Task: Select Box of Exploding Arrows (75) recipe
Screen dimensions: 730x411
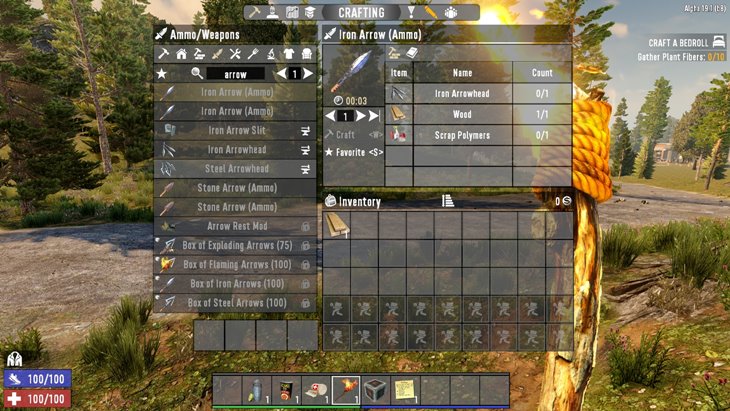Action: [x=236, y=245]
